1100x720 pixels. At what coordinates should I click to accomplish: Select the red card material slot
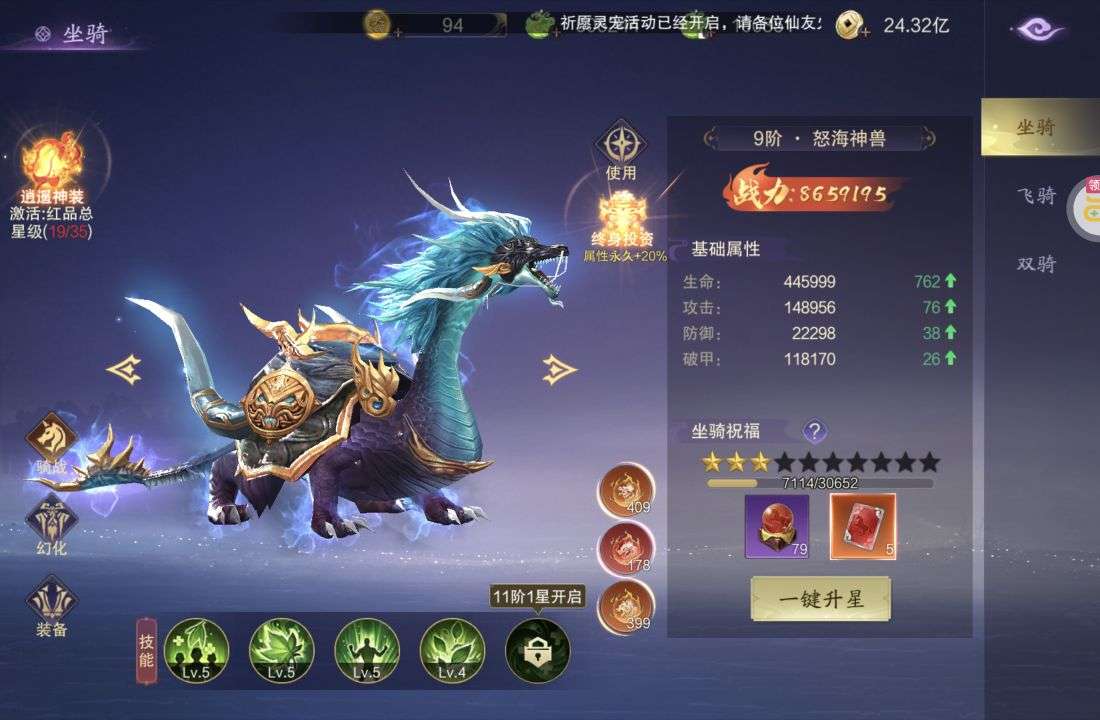(863, 526)
